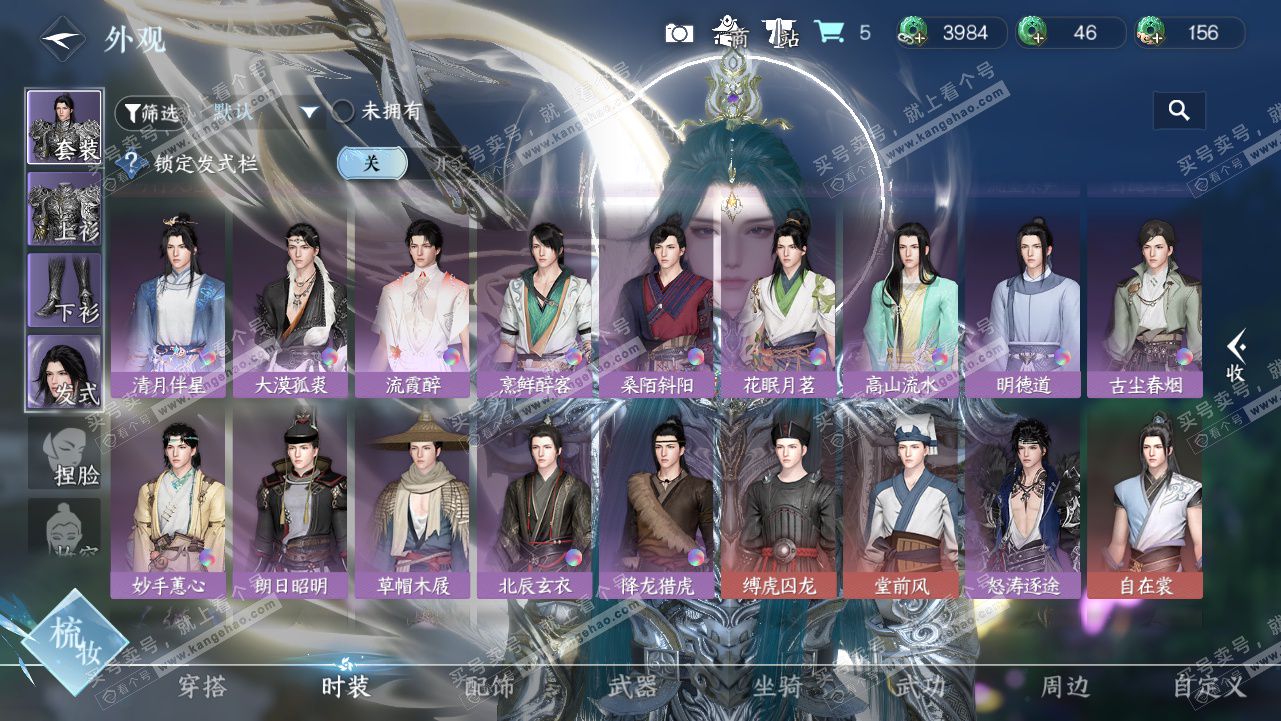Pick the 高山流水 outfit
The height and width of the screenshot is (721, 1281).
900,304
